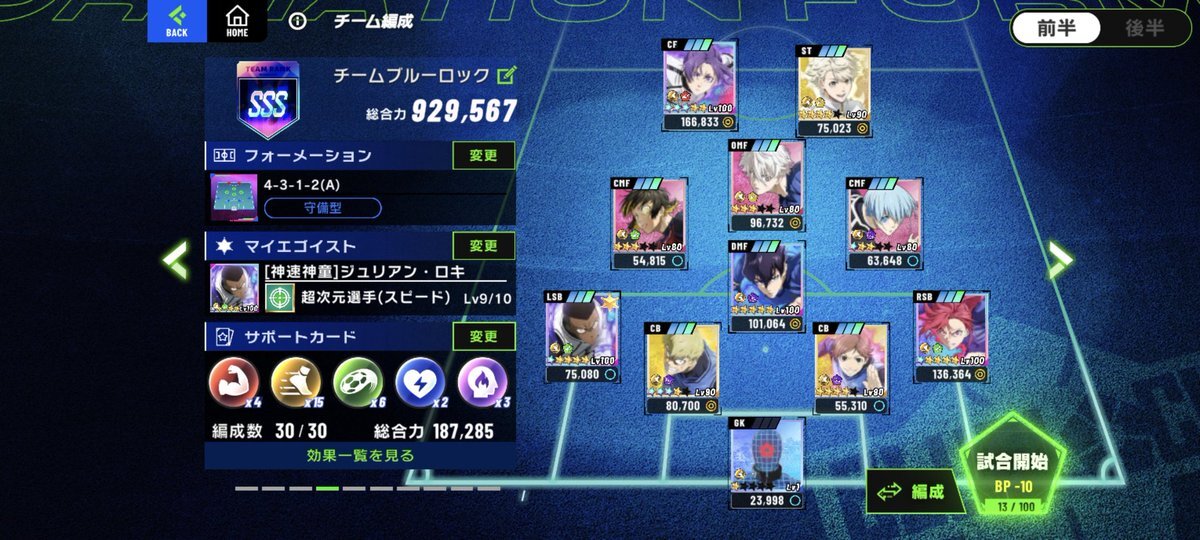Change the formation with フォーメーション 変更
The width and height of the screenshot is (1200, 540).
[484, 155]
